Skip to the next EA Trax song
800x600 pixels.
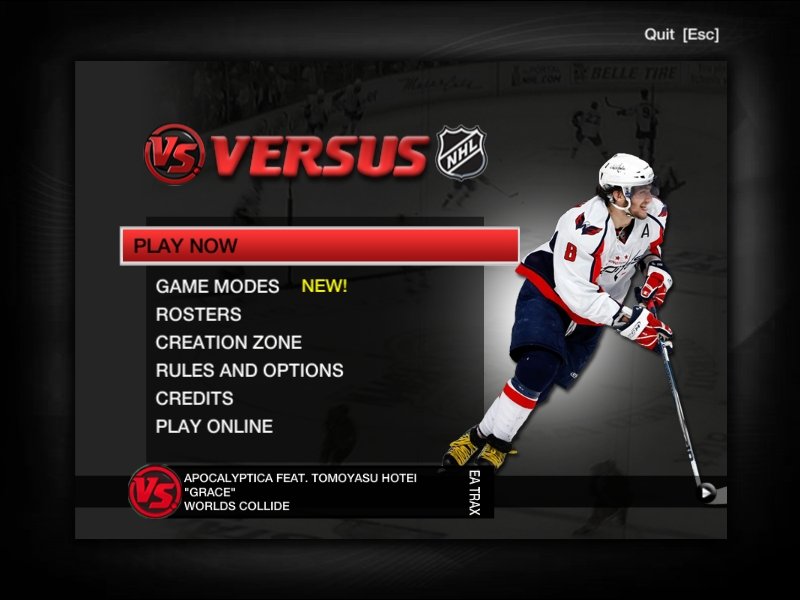point(707,491)
